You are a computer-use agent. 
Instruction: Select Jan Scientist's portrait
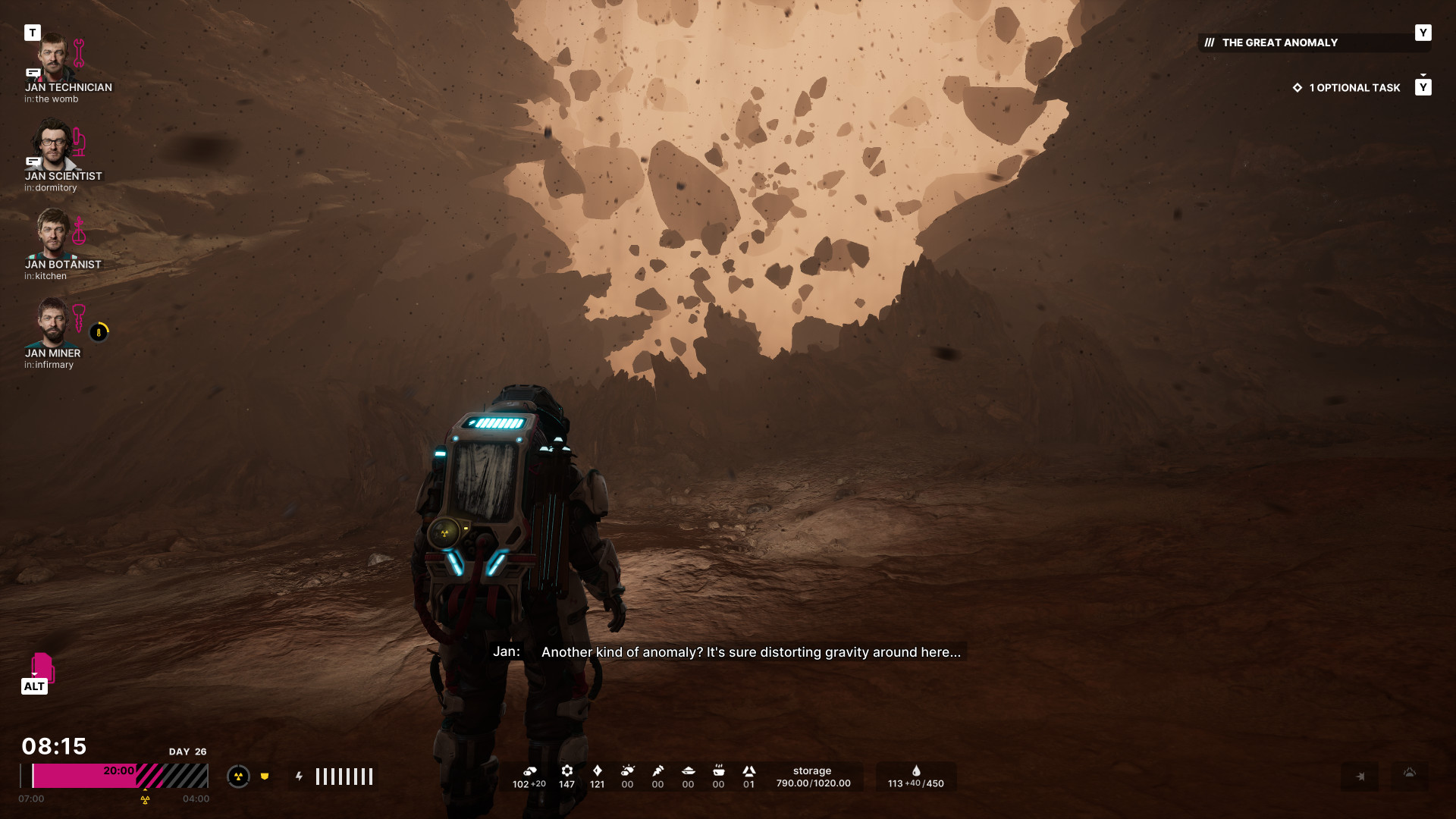pyautogui.click(x=52, y=145)
